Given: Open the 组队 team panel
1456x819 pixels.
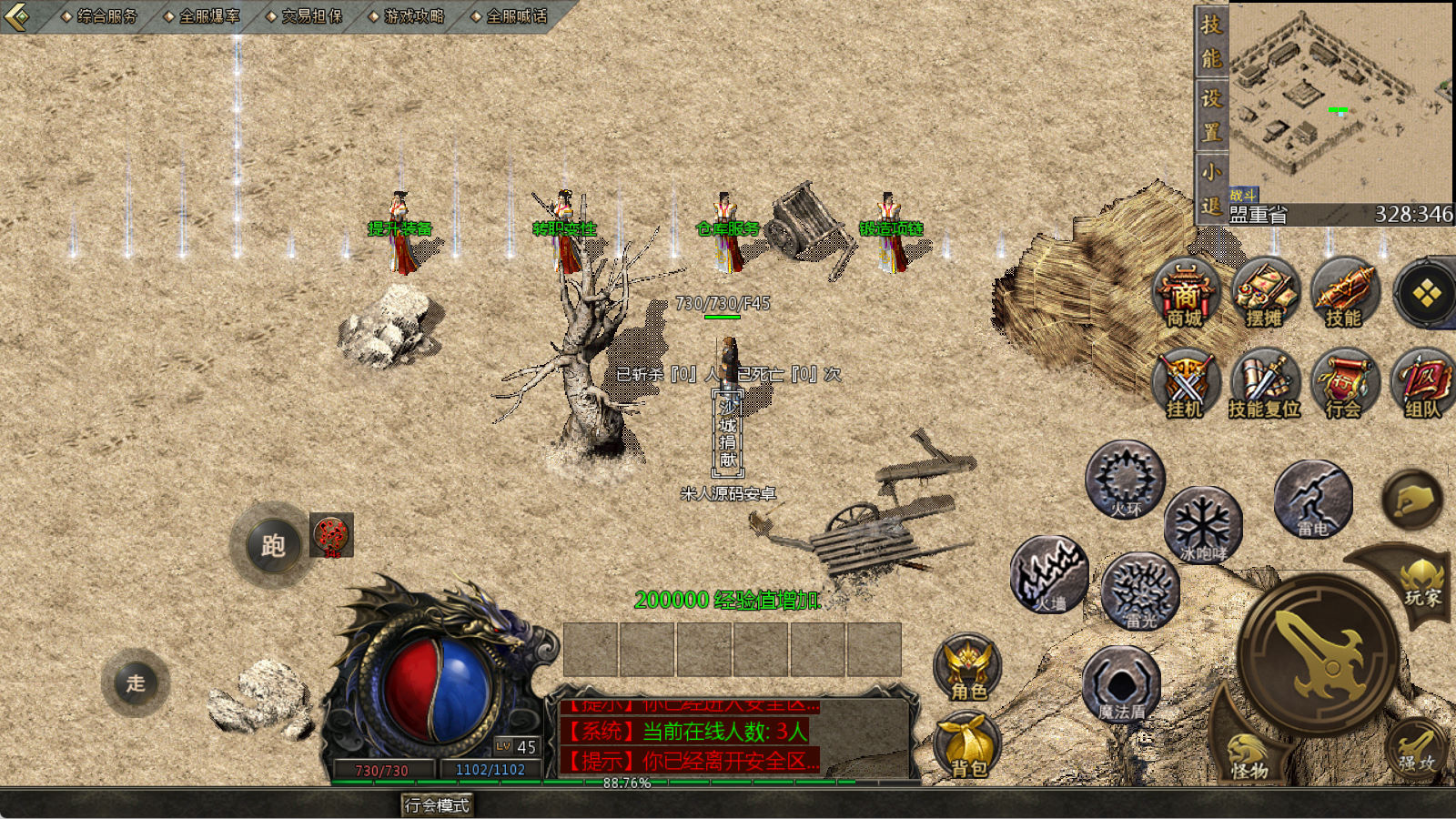Looking at the screenshot, I should point(1422,384).
